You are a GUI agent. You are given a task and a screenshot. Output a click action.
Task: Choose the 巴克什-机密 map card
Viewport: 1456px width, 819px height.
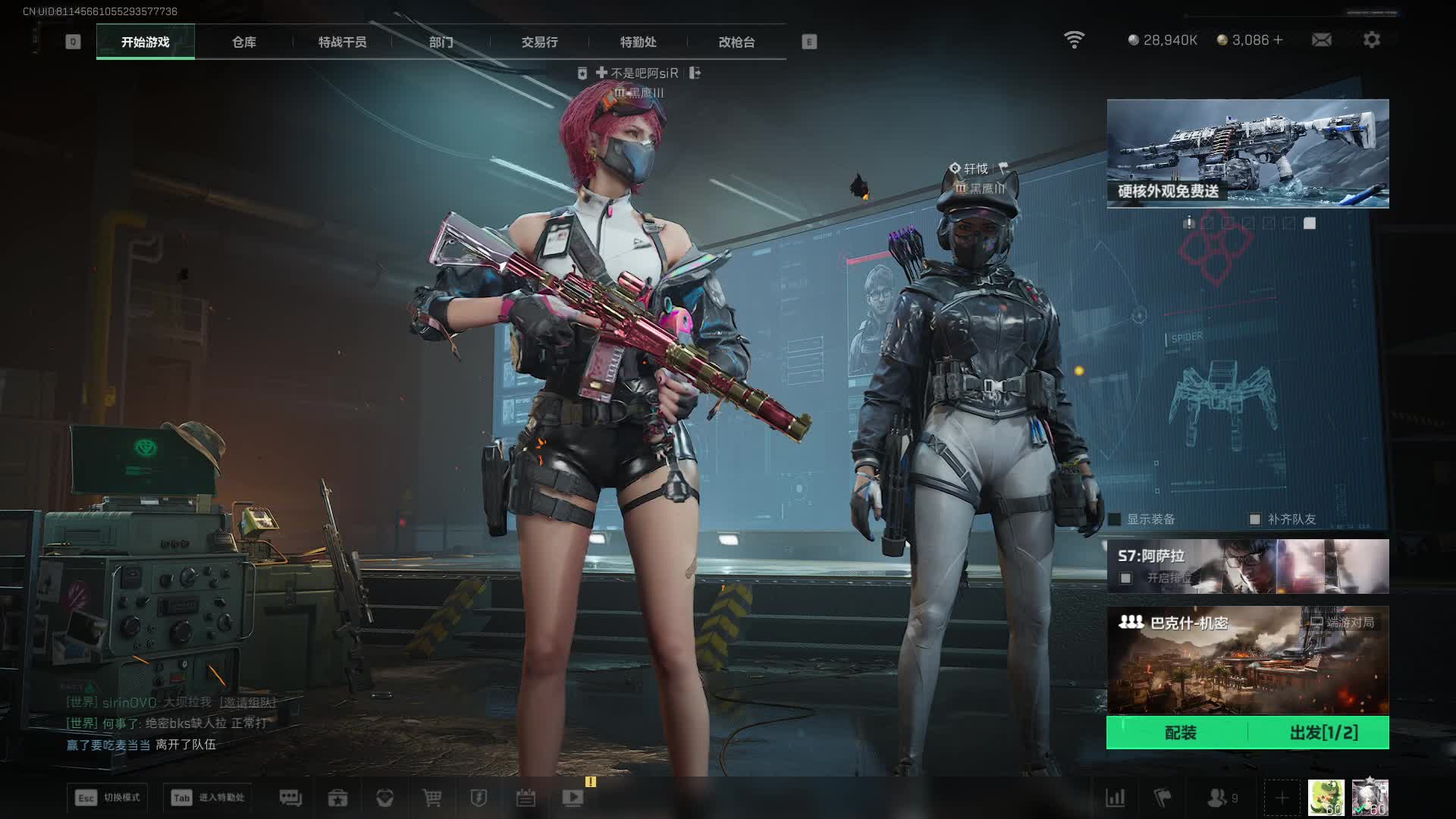click(1247, 660)
